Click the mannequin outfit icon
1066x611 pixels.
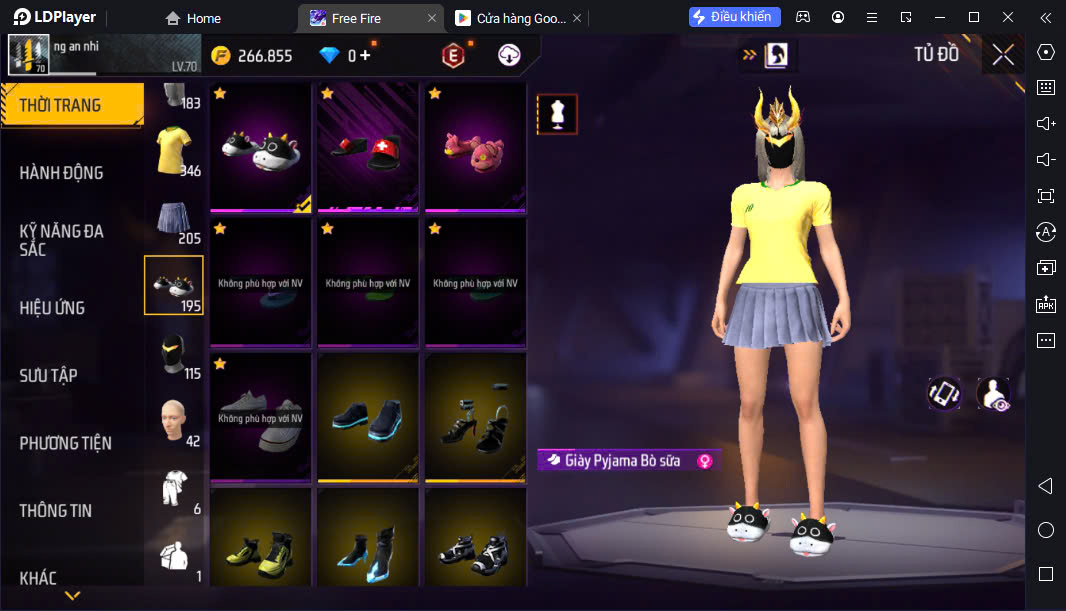tap(557, 114)
